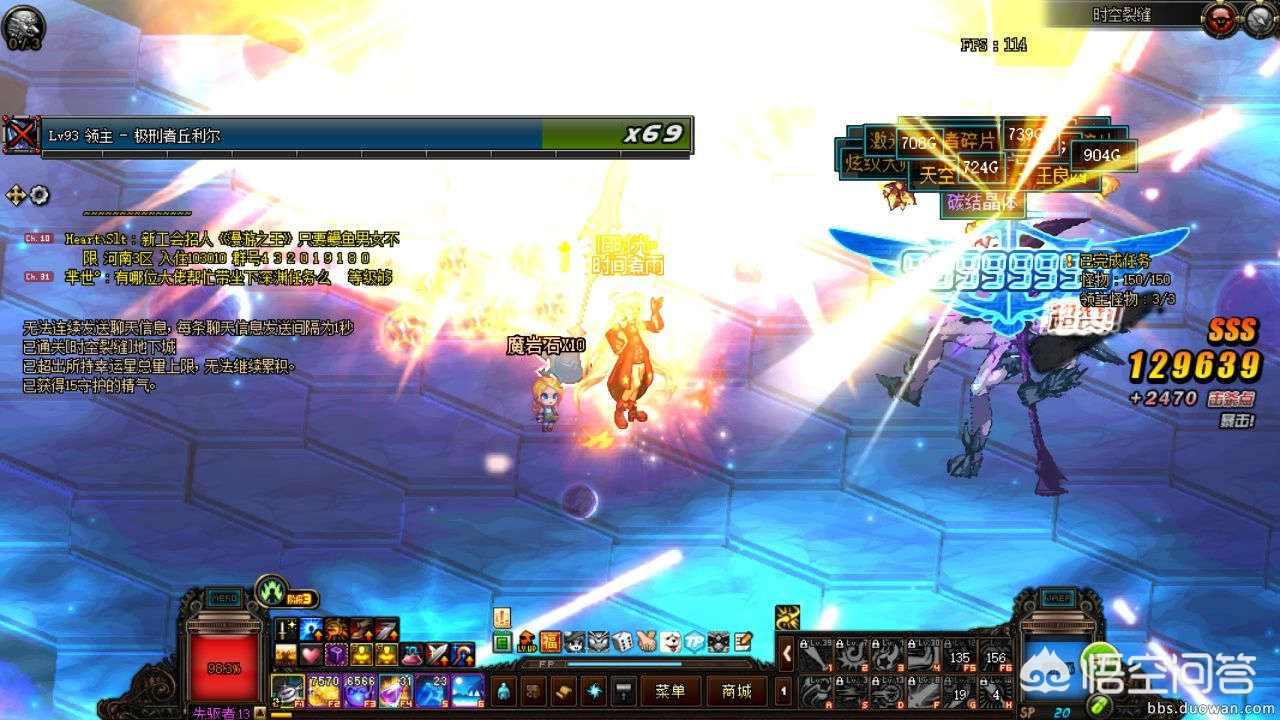Click the white dice icon

622,642
